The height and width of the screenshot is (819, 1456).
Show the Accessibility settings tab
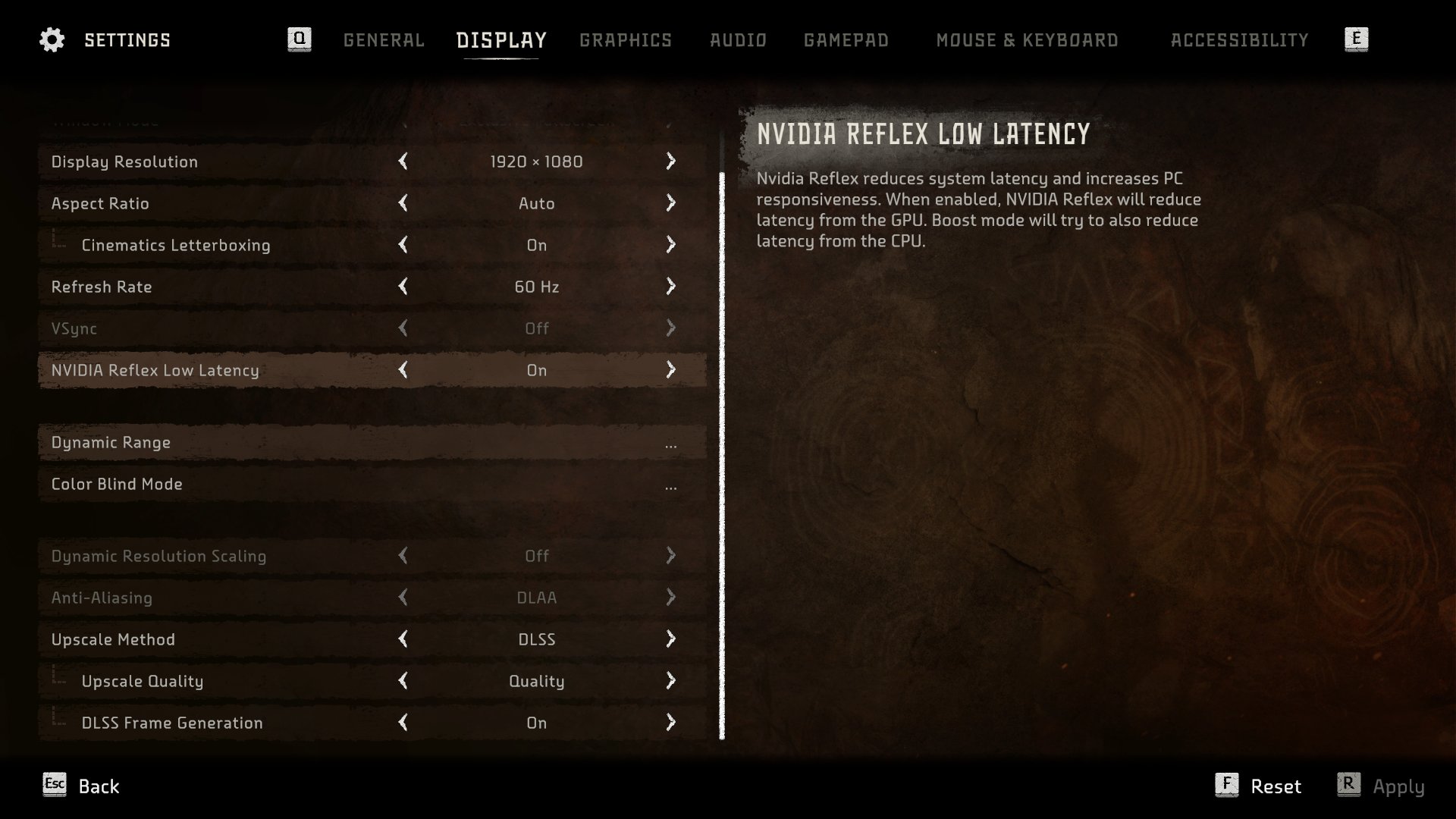pos(1239,40)
